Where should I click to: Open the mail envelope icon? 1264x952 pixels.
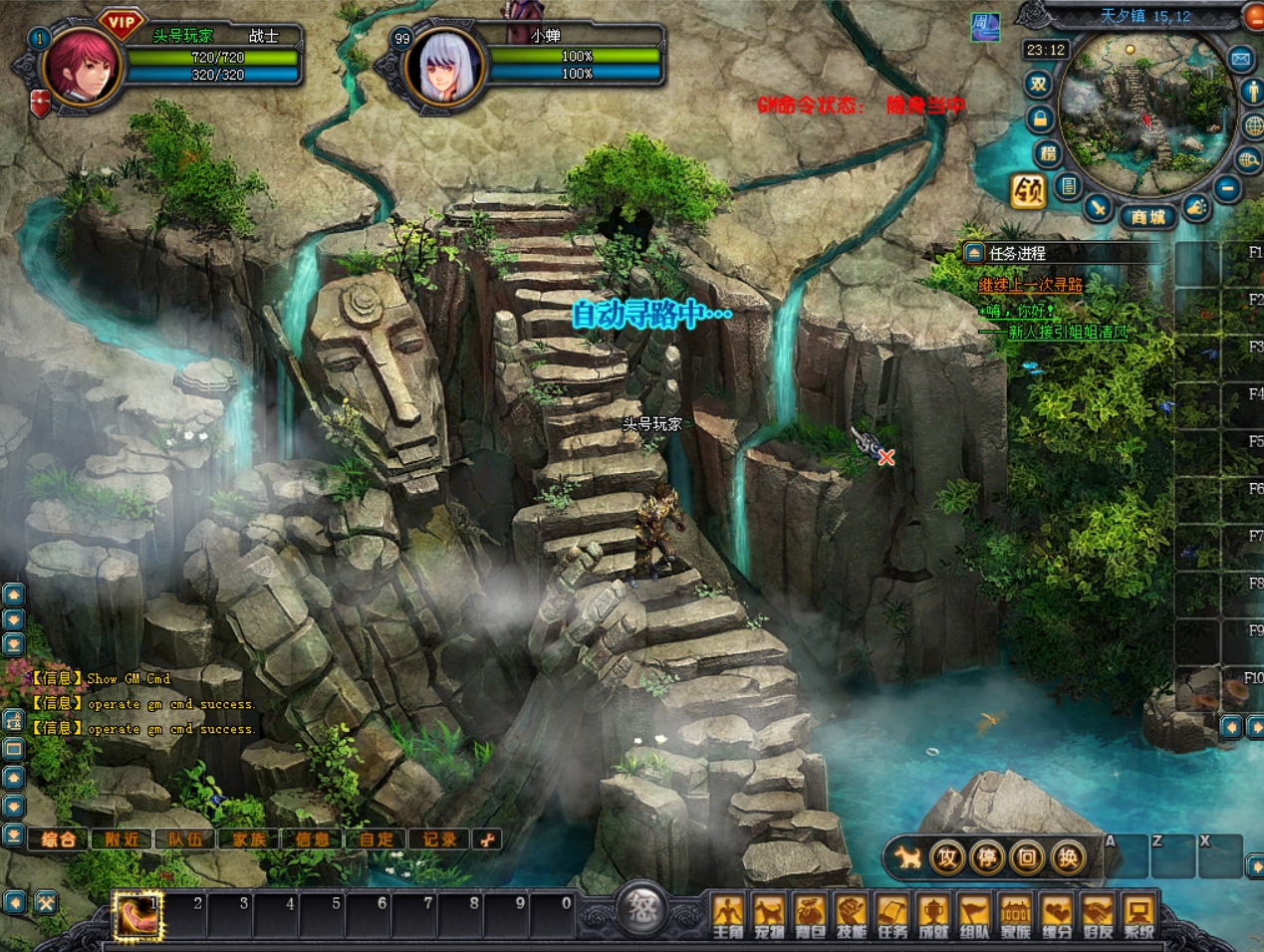[x=1241, y=59]
